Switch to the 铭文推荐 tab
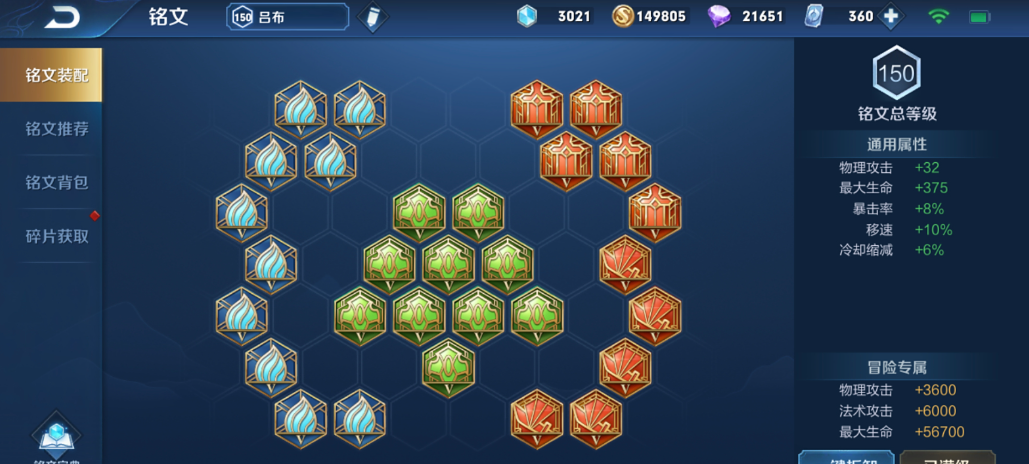The height and width of the screenshot is (464, 1029). pyautogui.click(x=56, y=129)
